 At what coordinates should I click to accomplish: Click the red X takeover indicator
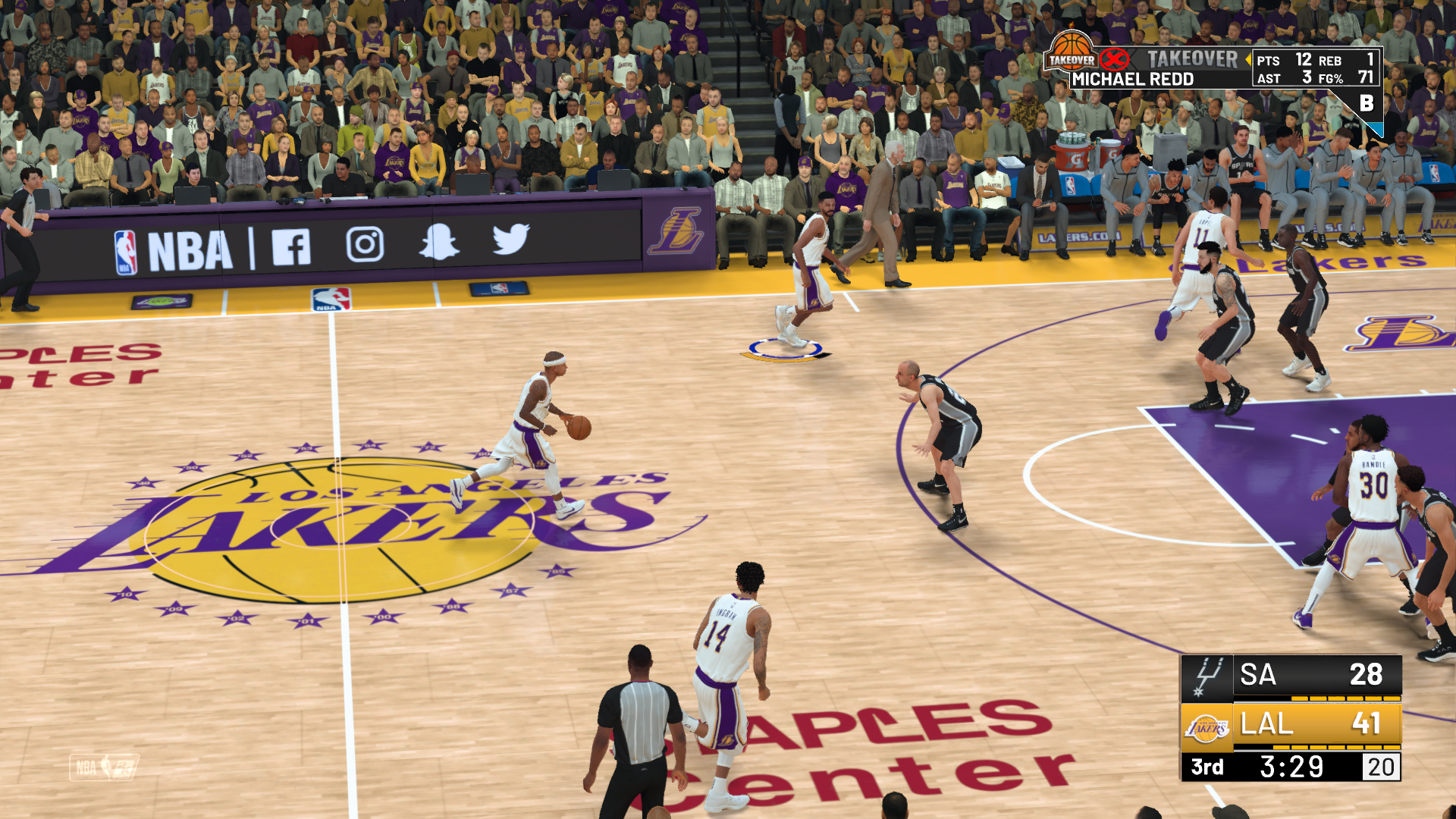pos(1114,59)
